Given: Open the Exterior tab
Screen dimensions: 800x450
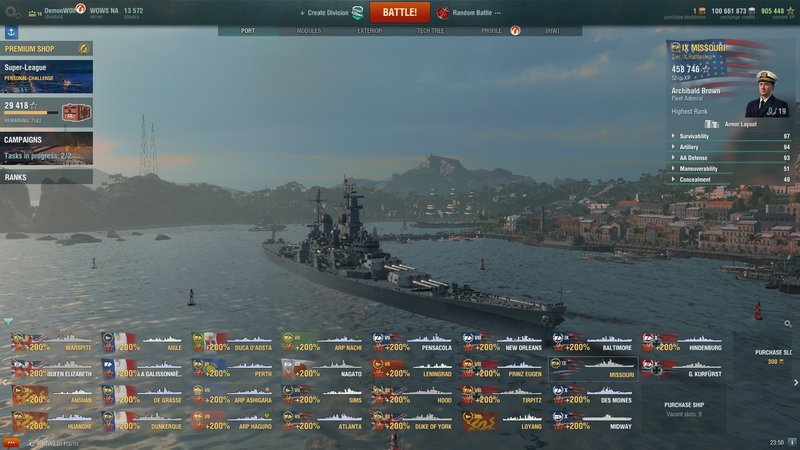Looking at the screenshot, I should [369, 31].
